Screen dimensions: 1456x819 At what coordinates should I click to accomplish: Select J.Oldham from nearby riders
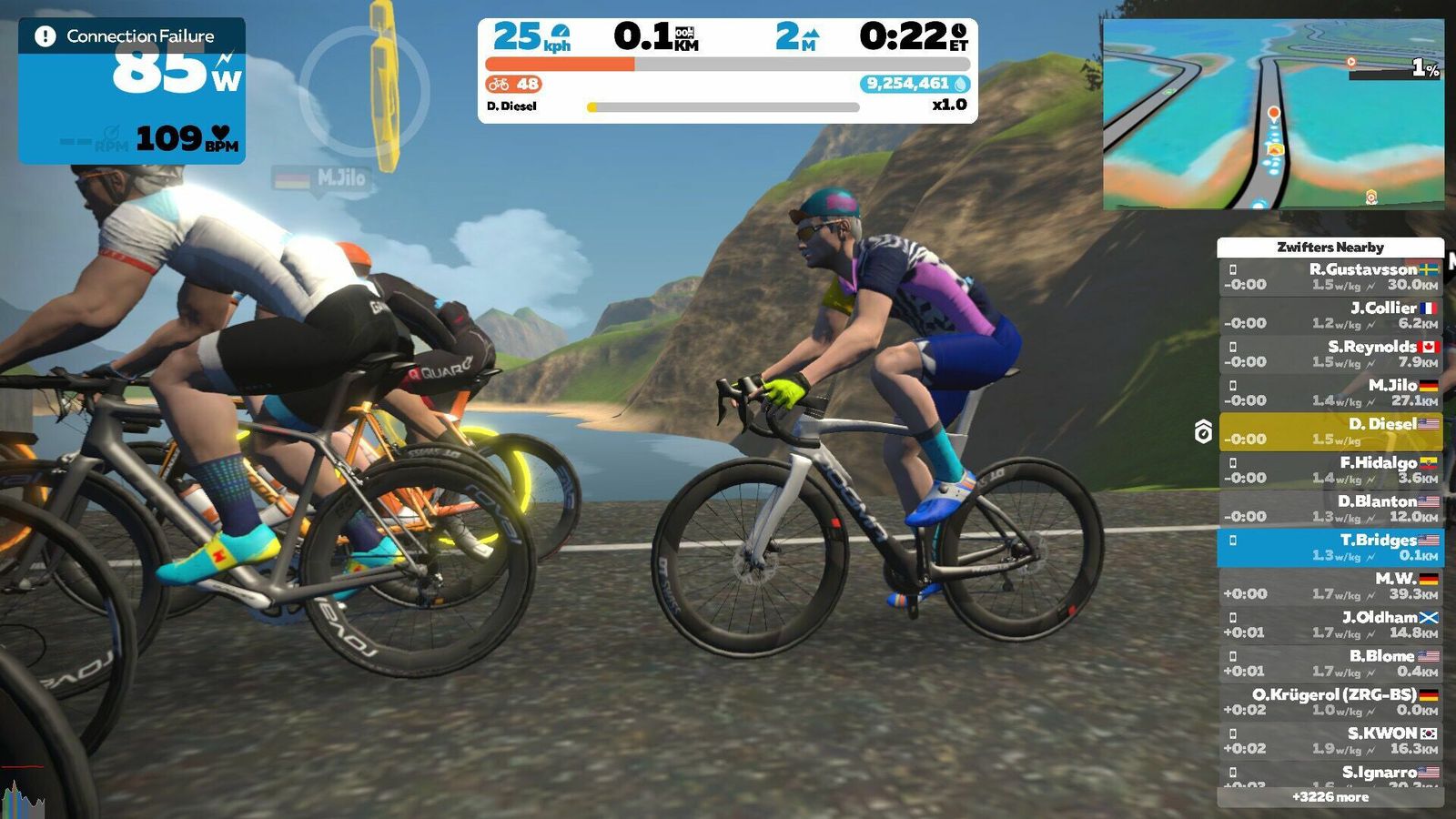pos(1330,624)
